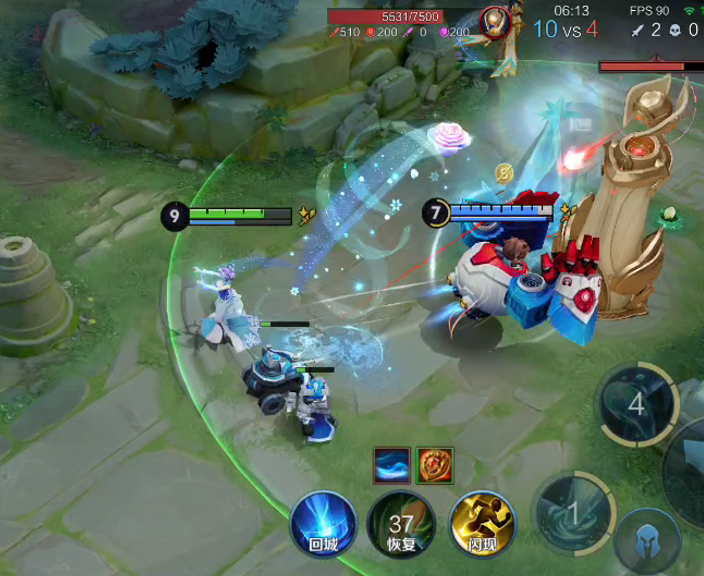Select the blue wave item icon
704x576 pixels.
coord(392,465)
